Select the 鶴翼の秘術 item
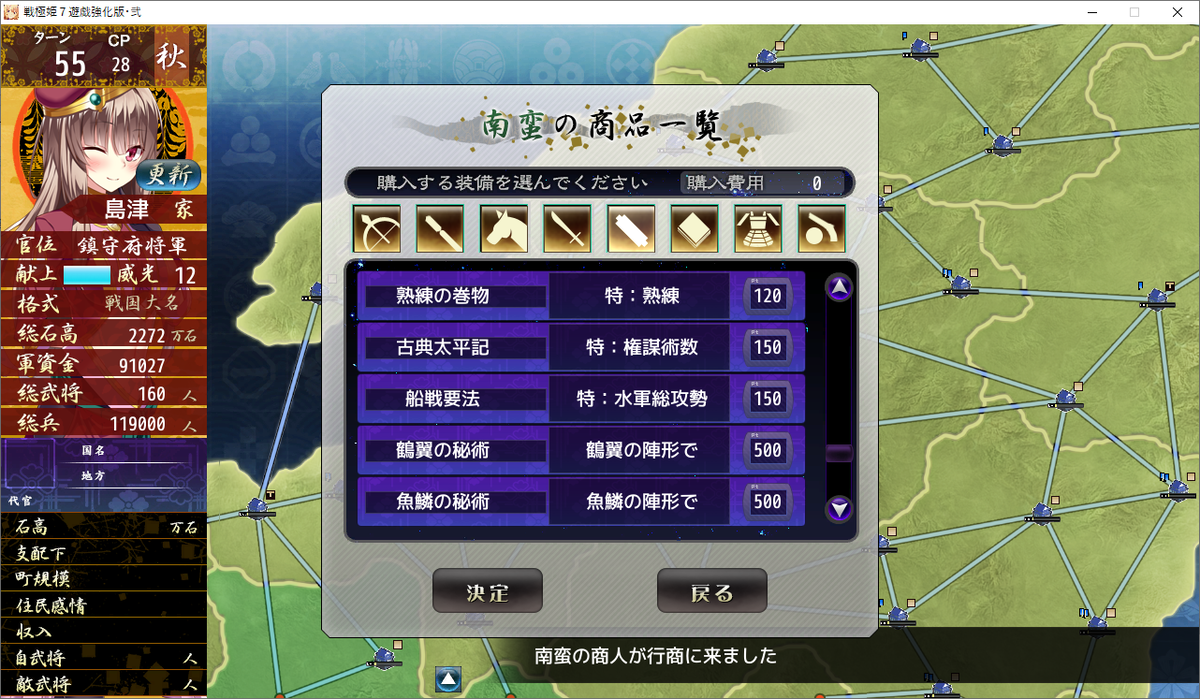This screenshot has width=1200, height=699. point(581,450)
